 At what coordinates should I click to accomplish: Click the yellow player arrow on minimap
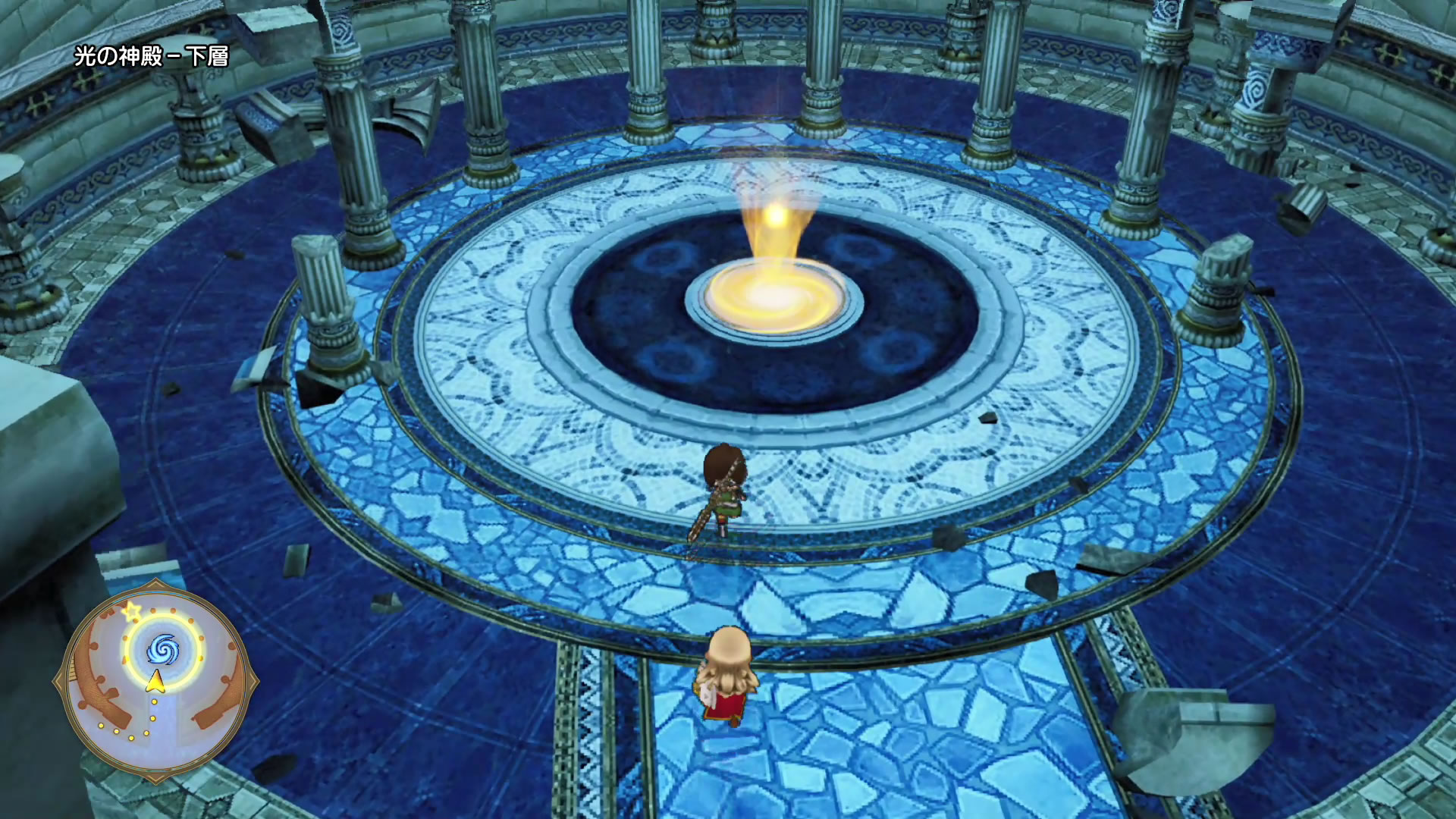click(x=155, y=682)
